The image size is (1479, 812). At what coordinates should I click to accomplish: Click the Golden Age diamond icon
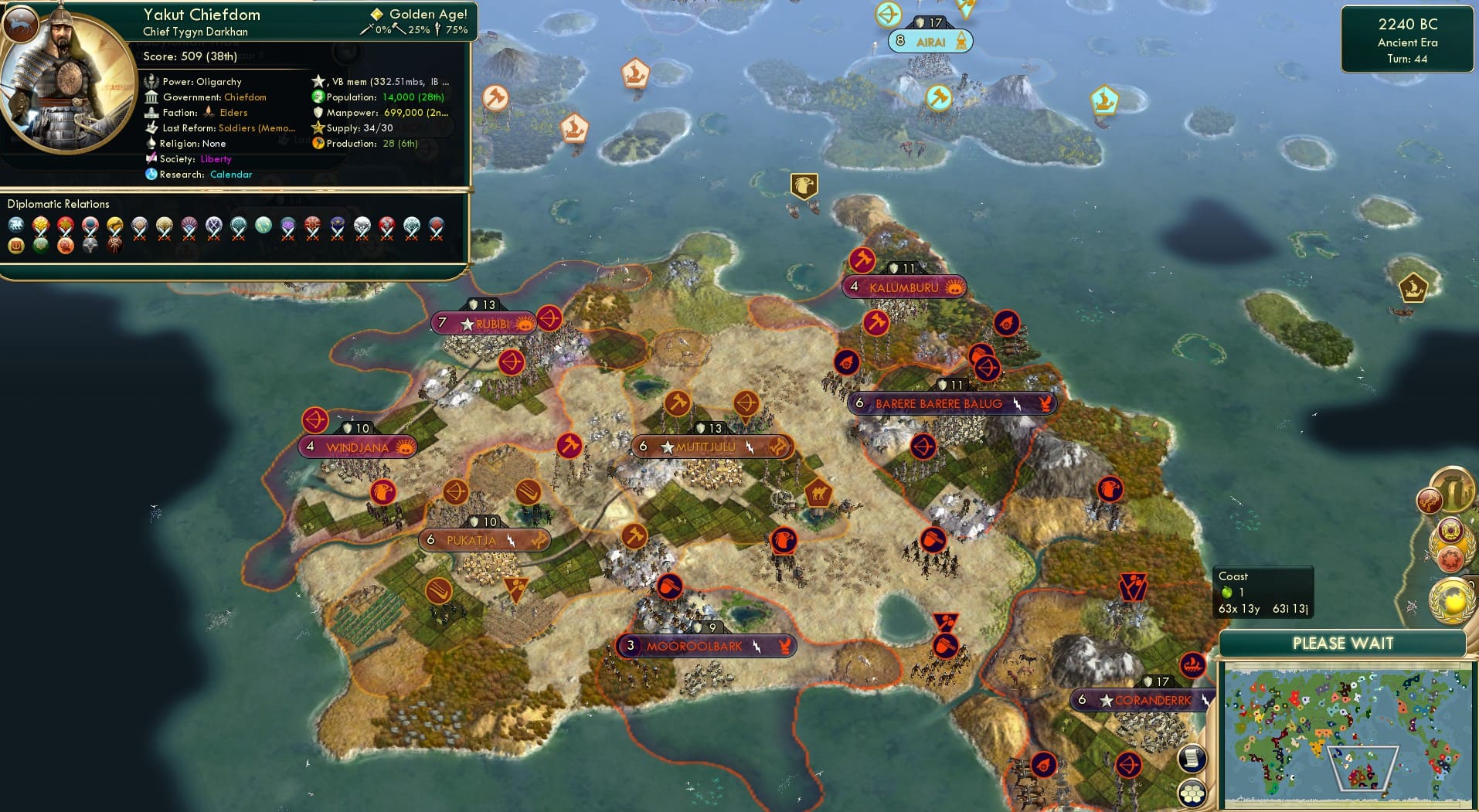(x=376, y=13)
